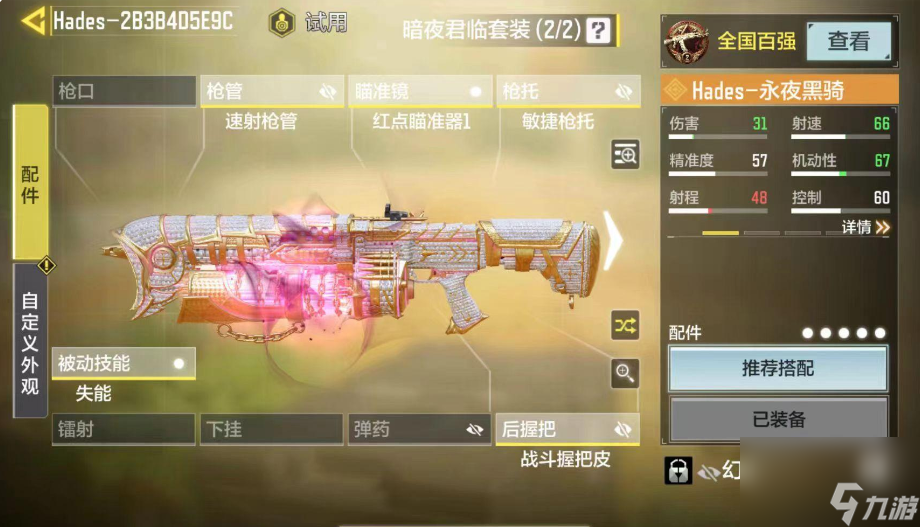Switch to the 配件 attachments tab
The width and height of the screenshot is (920, 527).
(30, 183)
